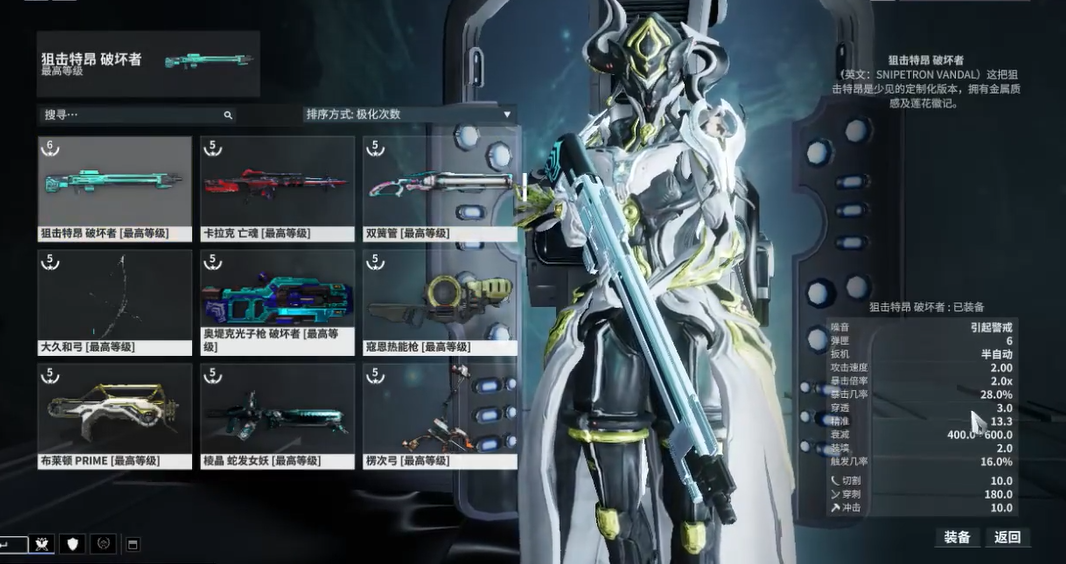Go back with the 返回 button

(1007, 537)
